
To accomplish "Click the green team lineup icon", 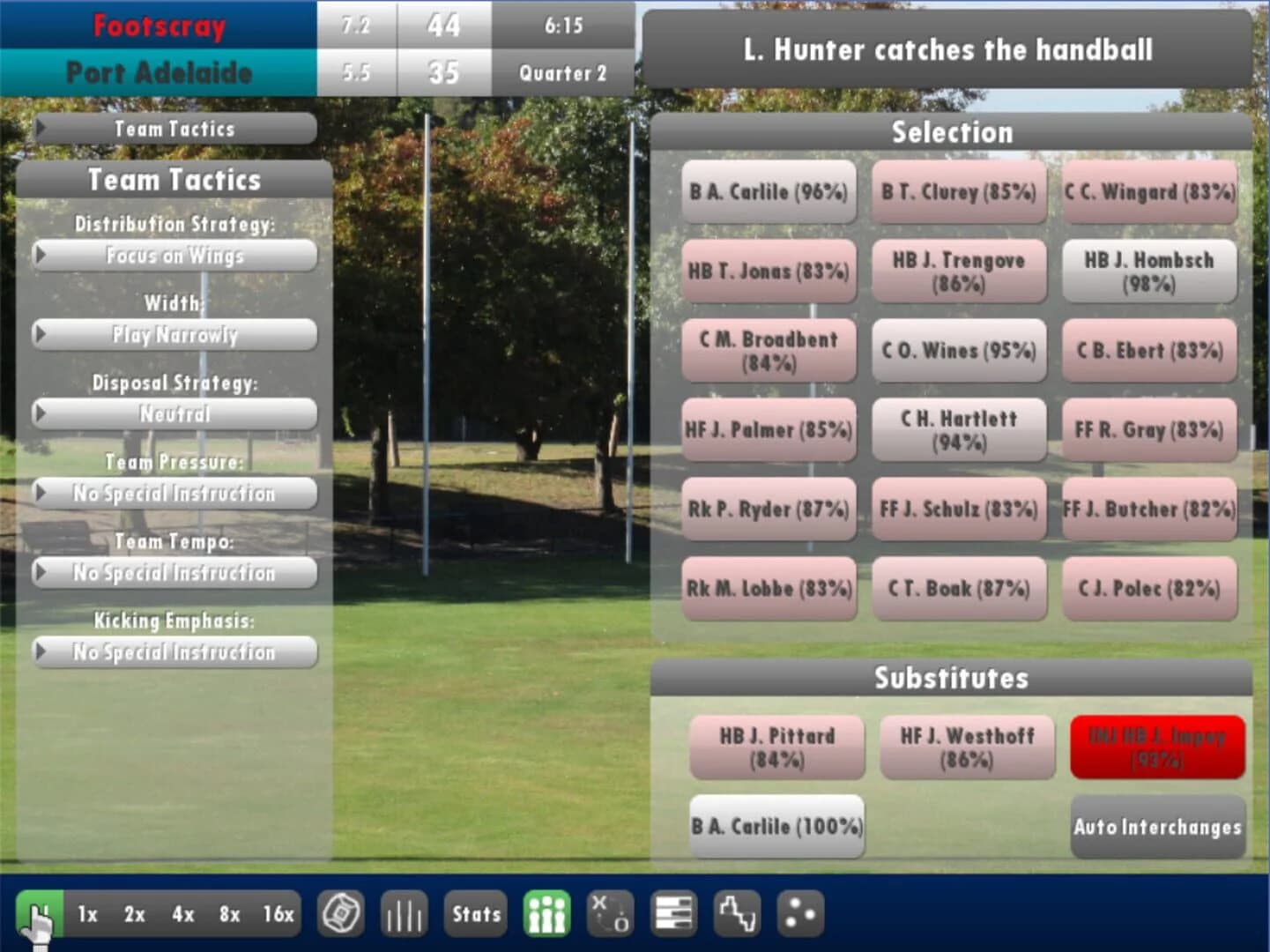I will click(546, 913).
